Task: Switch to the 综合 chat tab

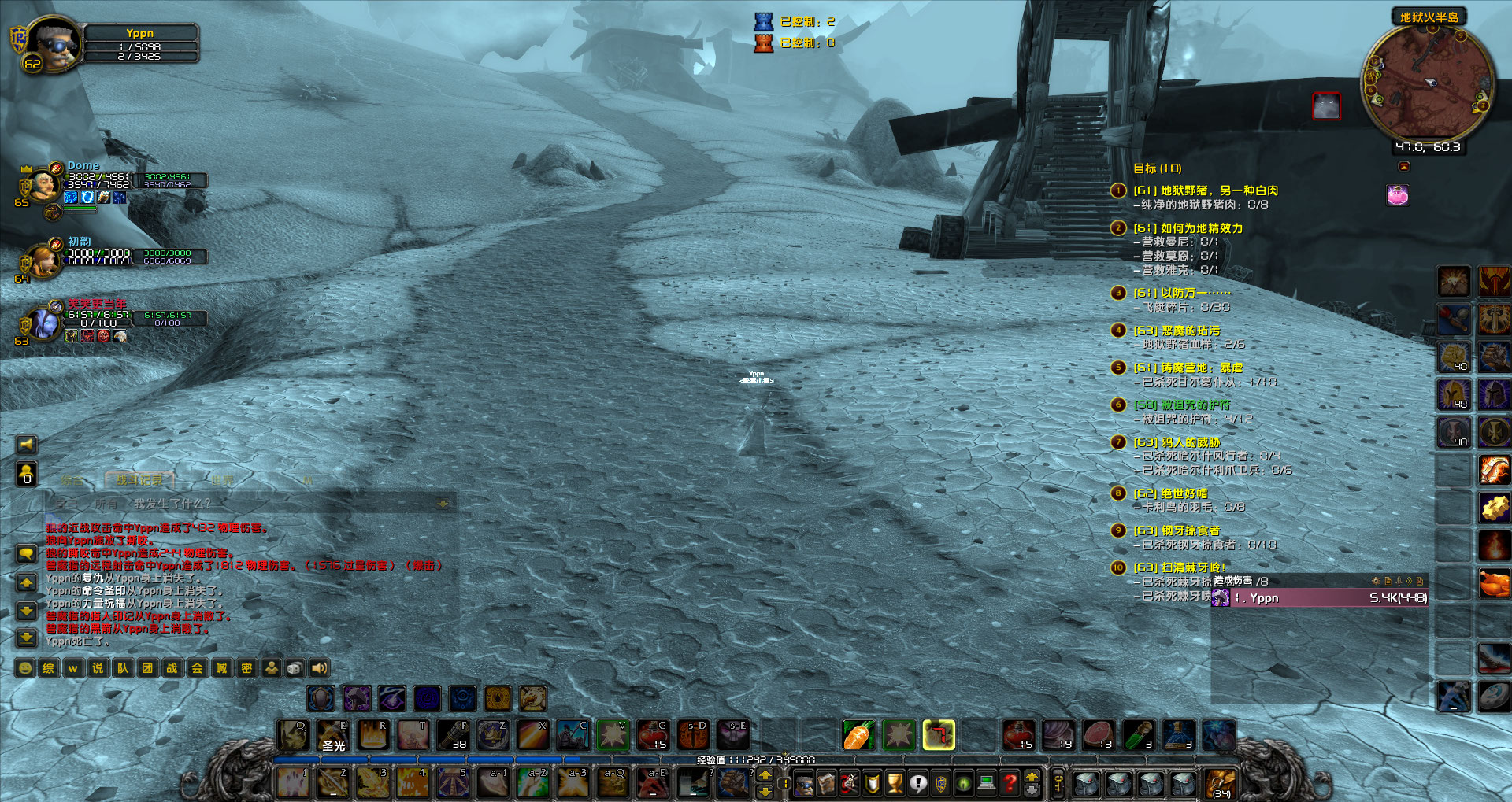Action: (x=72, y=480)
